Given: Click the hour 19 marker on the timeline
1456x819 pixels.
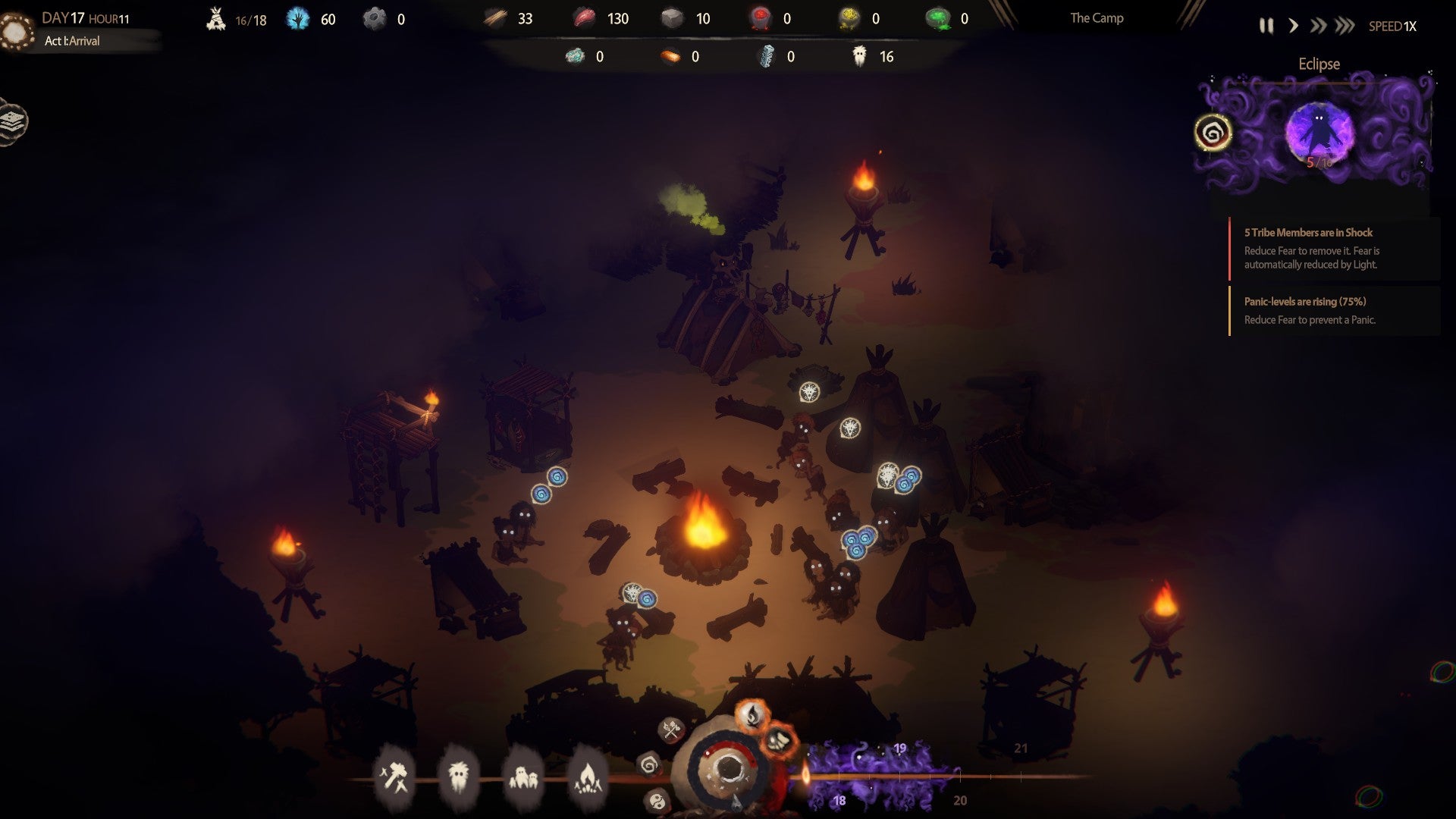Looking at the screenshot, I should click(x=899, y=749).
